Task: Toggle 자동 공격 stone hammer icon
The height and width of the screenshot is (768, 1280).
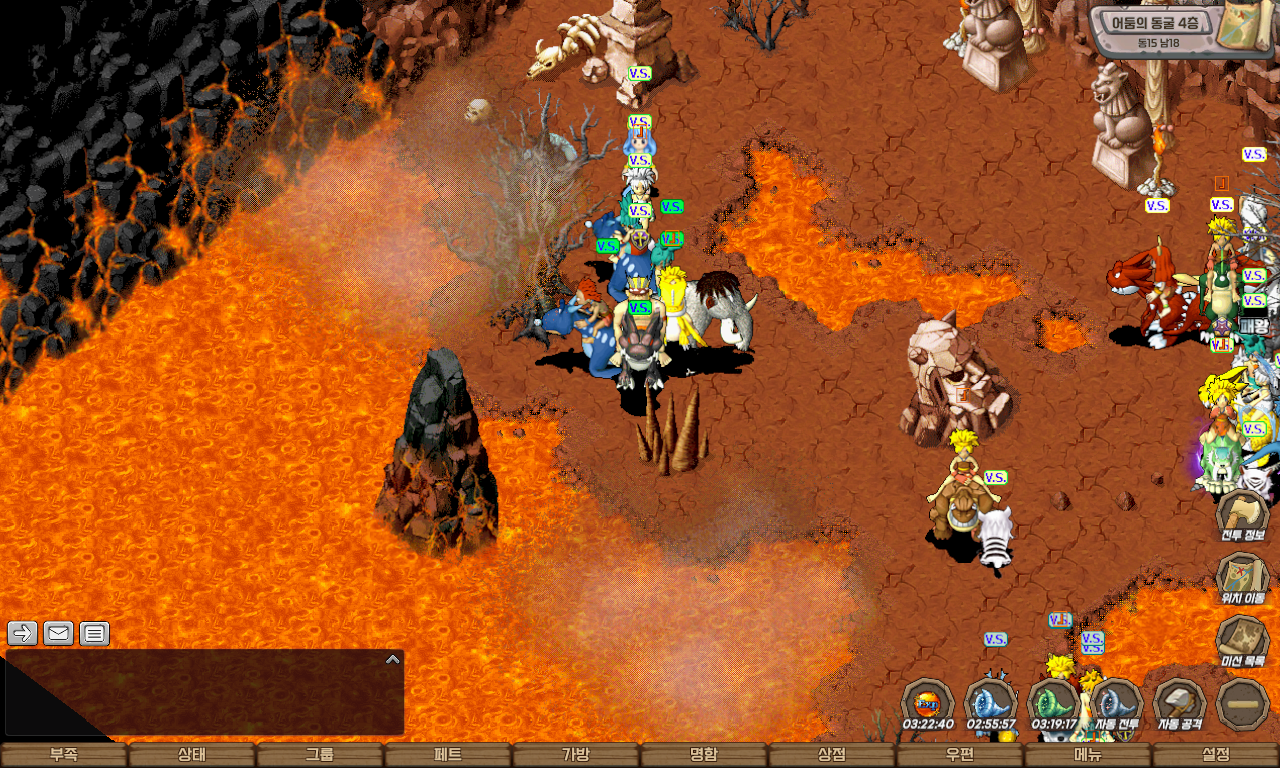Action: (x=1179, y=704)
